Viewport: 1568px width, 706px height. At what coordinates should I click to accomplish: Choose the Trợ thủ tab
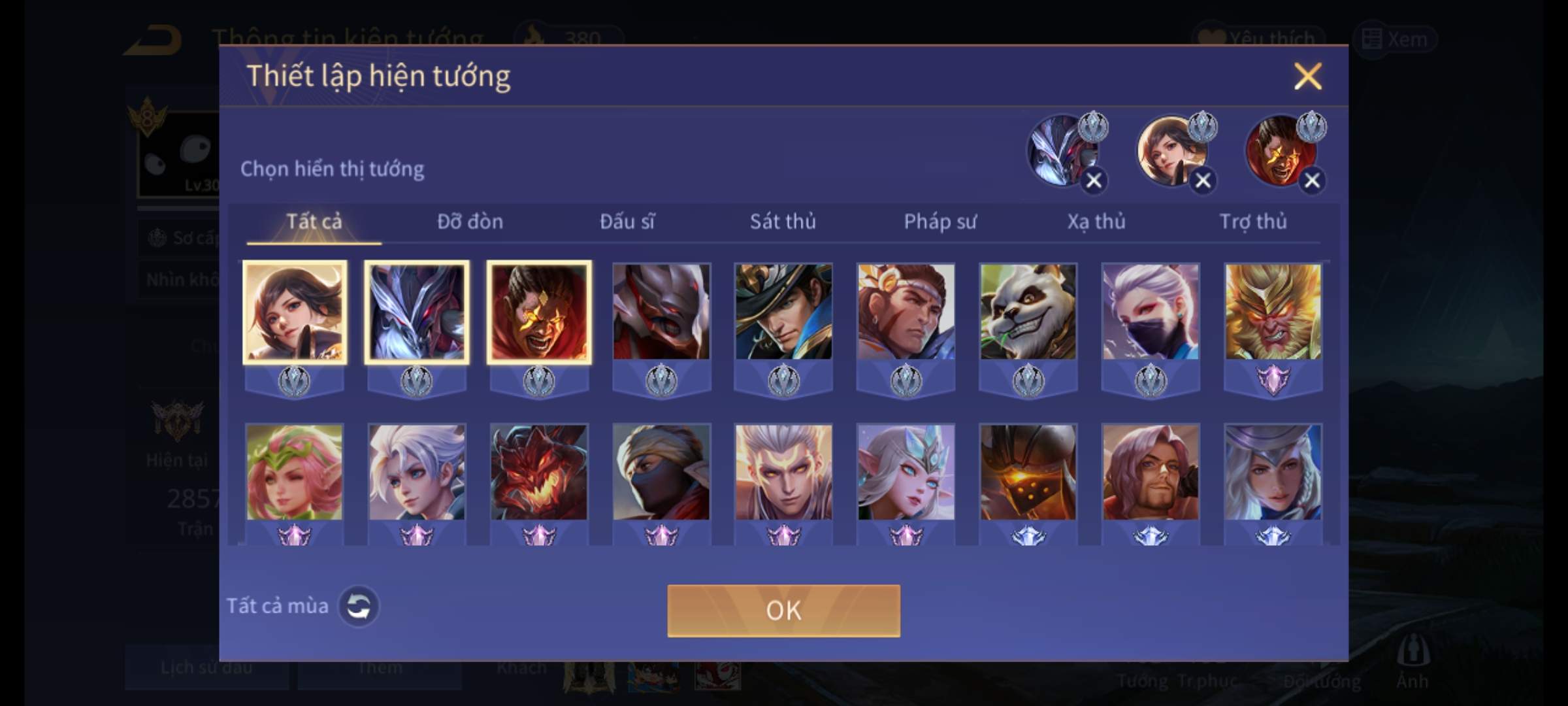[1253, 222]
